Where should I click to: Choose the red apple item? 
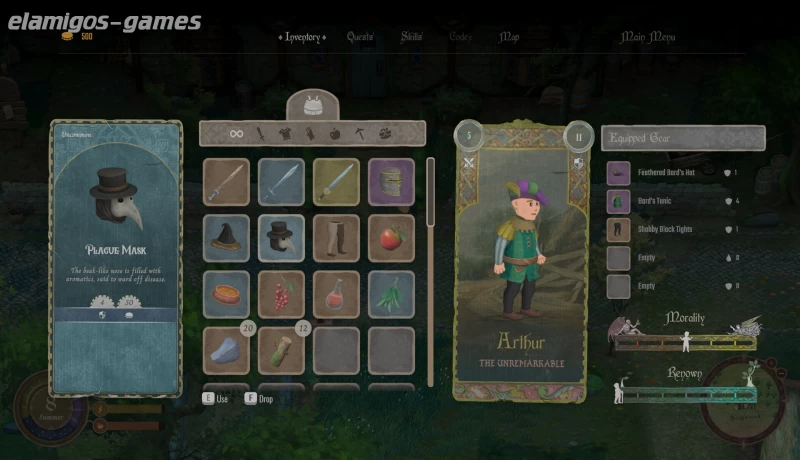point(391,238)
